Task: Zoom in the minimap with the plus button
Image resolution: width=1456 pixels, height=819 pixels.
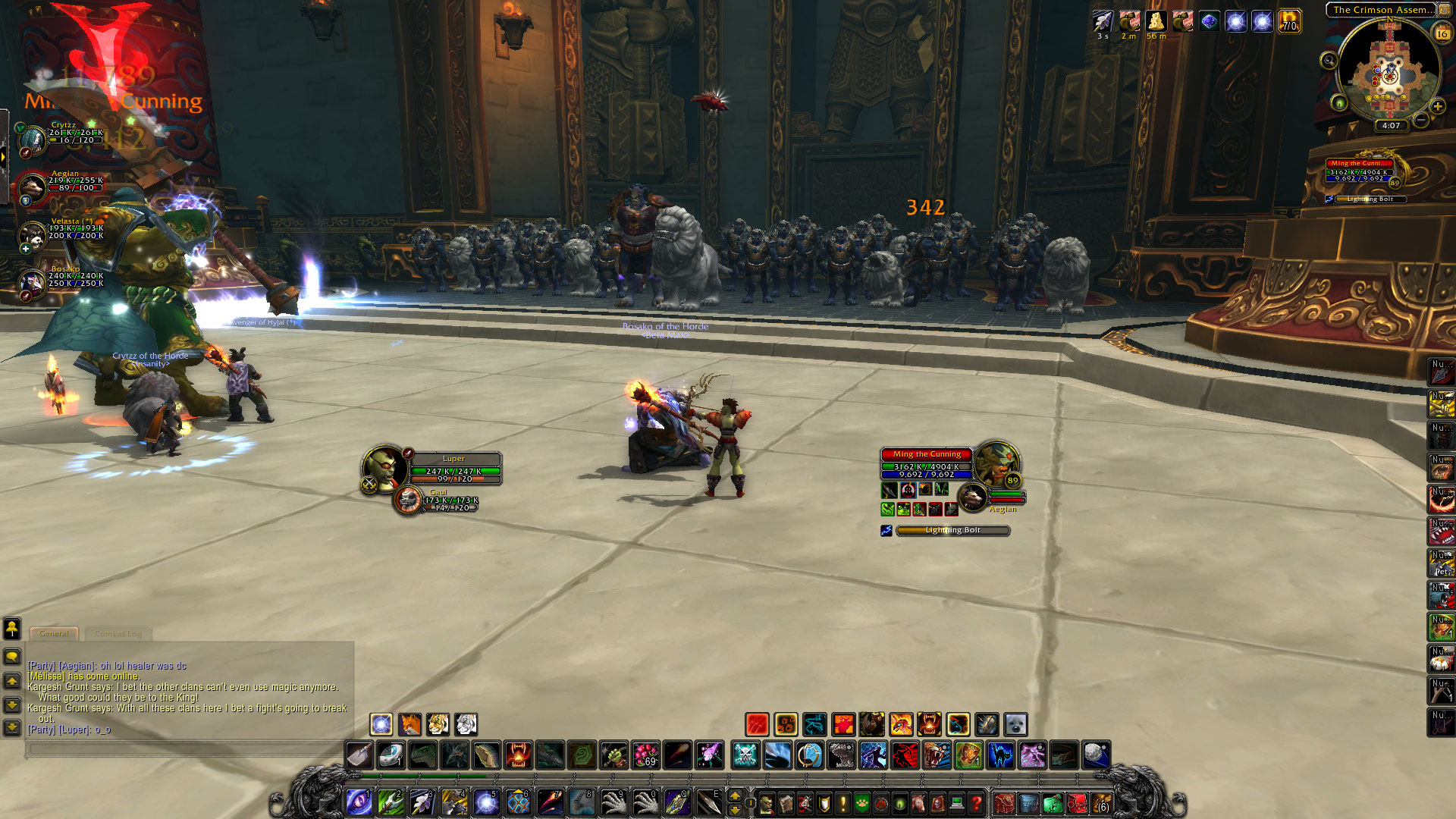Action: point(1437,106)
